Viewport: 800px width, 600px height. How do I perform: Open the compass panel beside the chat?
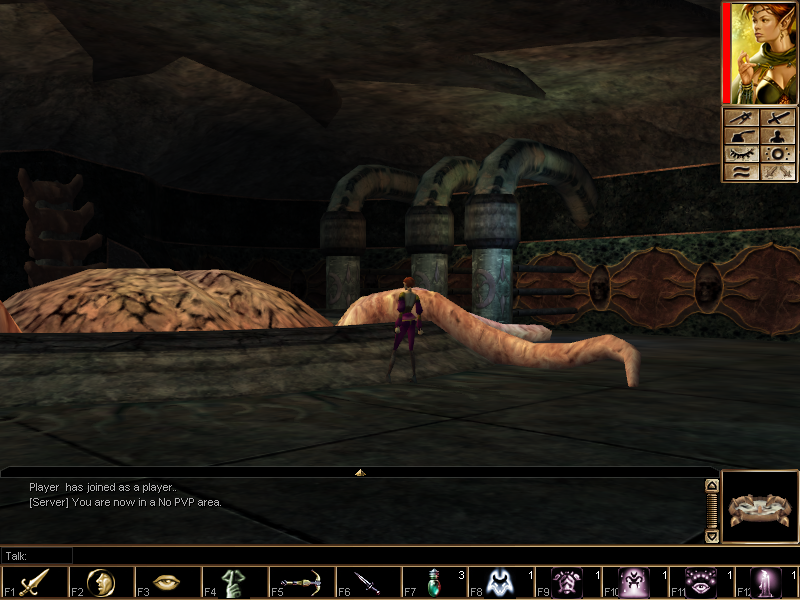tap(759, 507)
